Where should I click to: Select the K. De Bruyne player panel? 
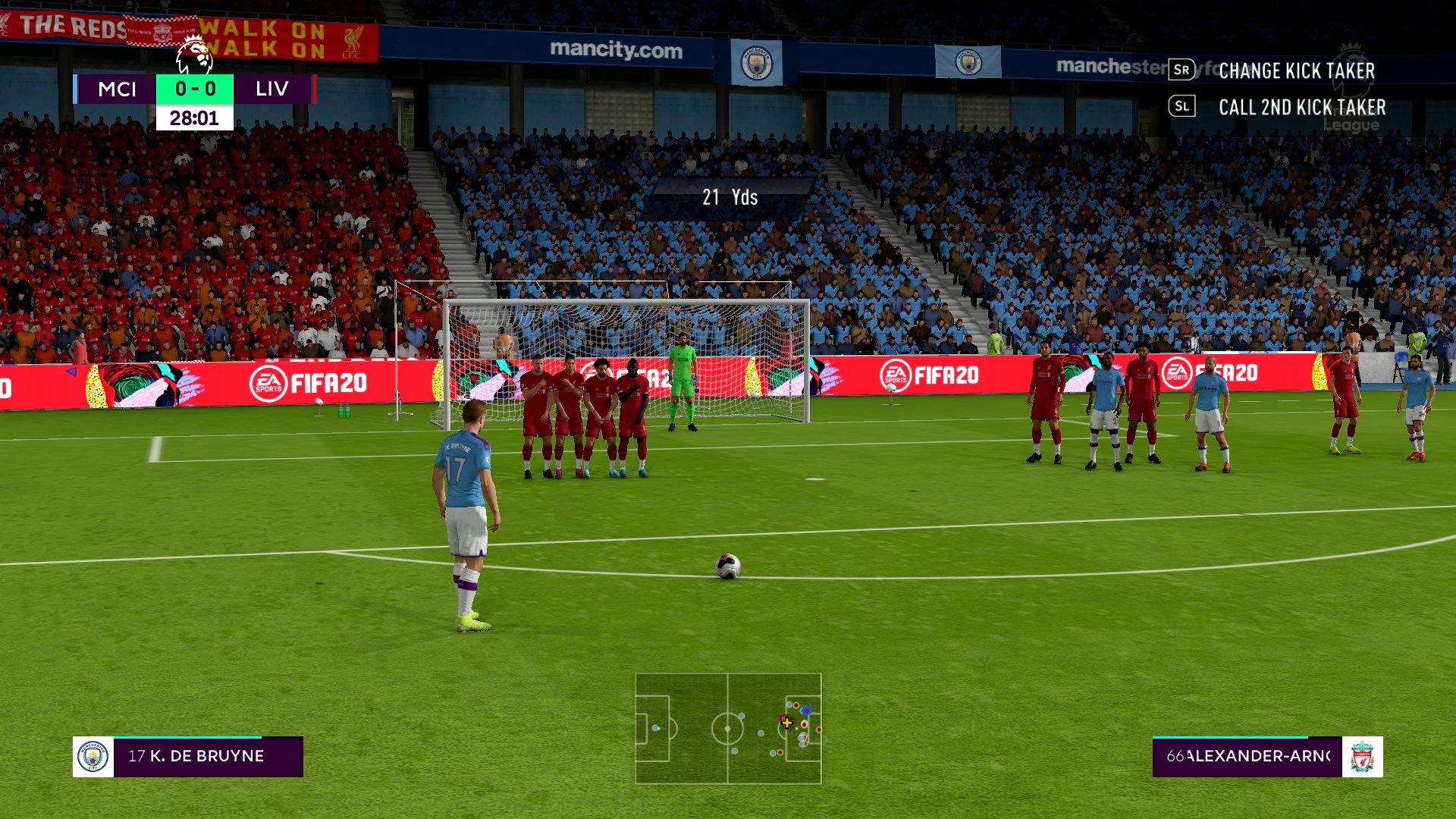point(188,756)
